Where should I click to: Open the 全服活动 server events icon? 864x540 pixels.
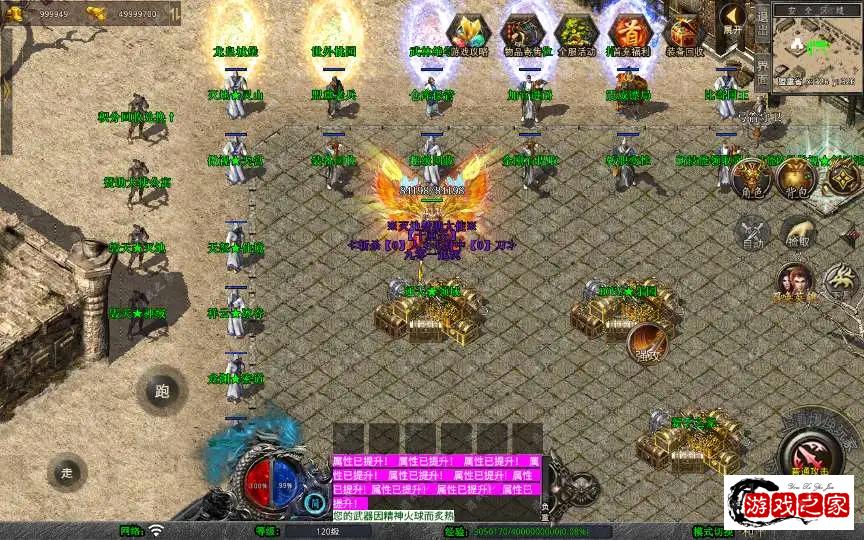coord(576,34)
